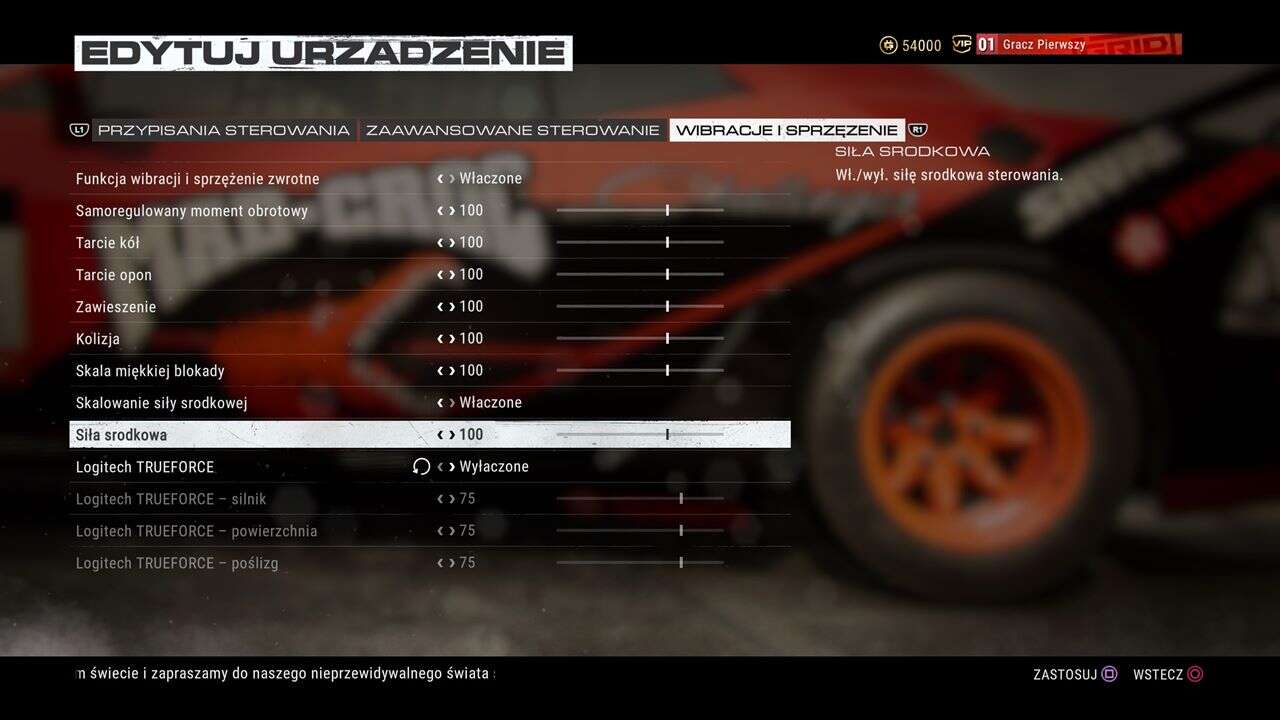
Task: Adjust the Samoregulowany moment obrotowy slider
Action: [x=640, y=211]
